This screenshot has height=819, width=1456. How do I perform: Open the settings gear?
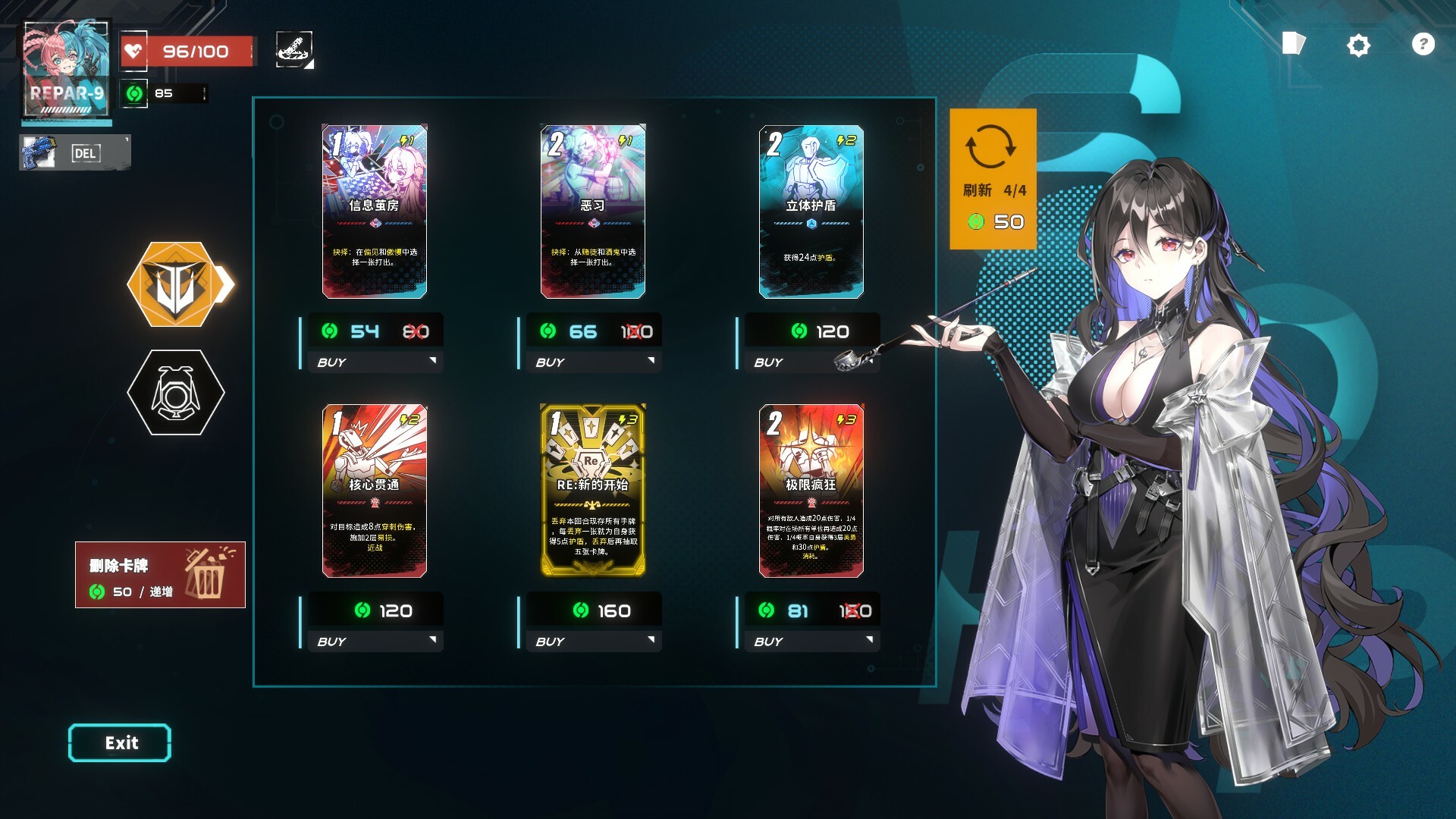[x=1358, y=45]
